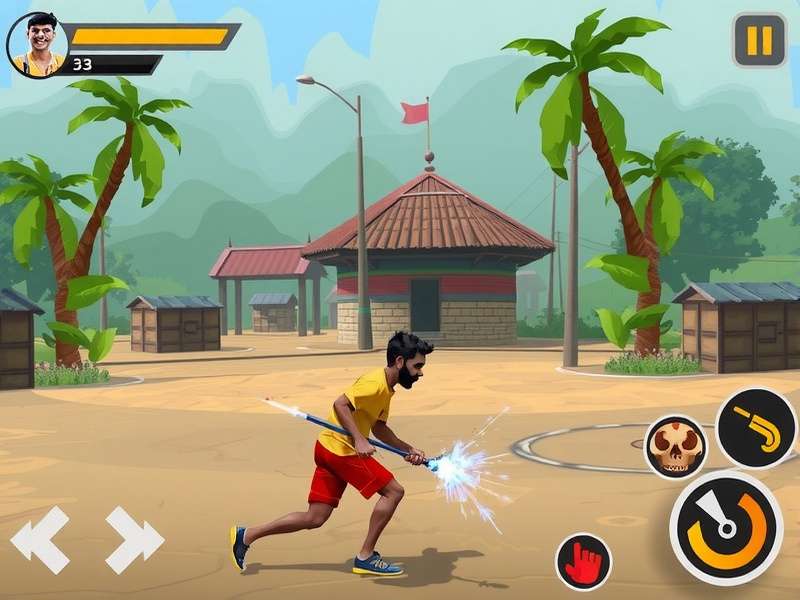Tap the red hand grab button
The image size is (800, 600).
pyautogui.click(x=584, y=560)
